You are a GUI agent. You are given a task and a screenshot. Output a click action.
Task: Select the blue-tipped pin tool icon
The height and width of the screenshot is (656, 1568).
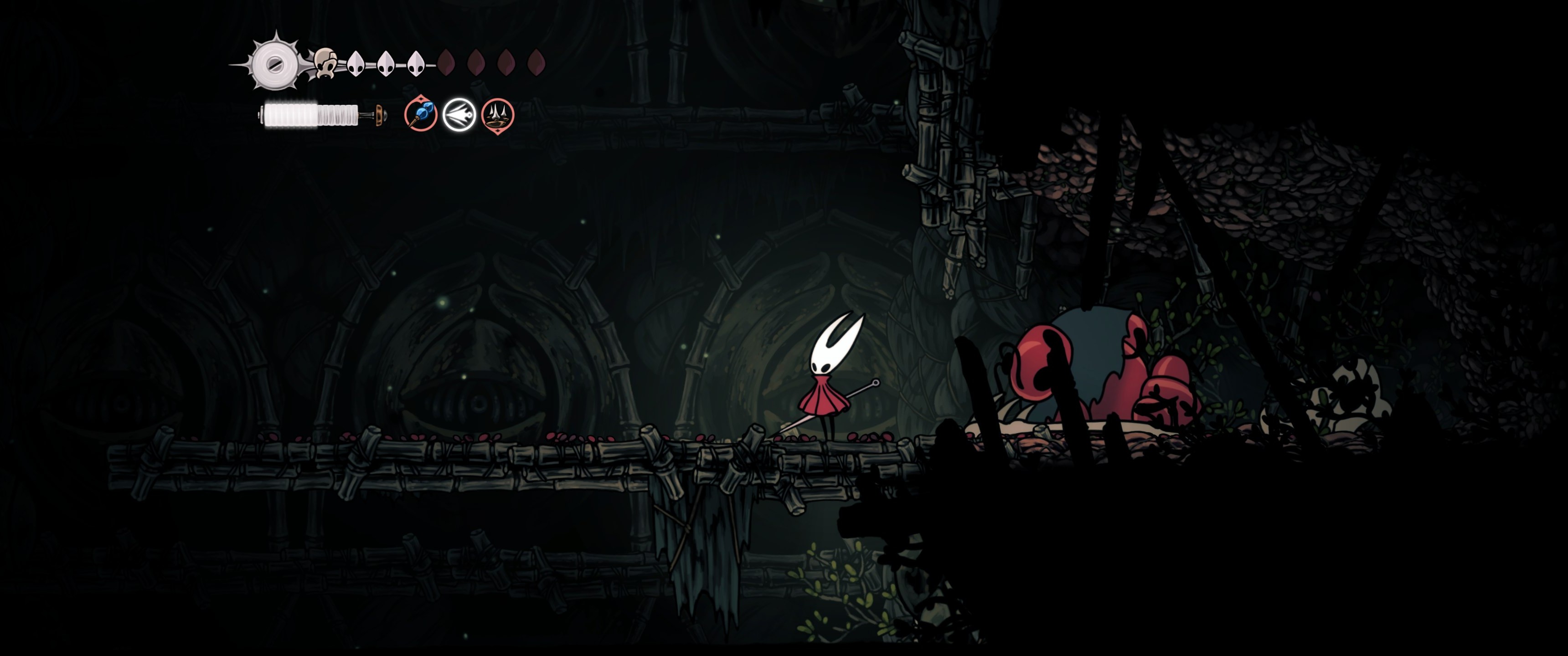pos(421,114)
